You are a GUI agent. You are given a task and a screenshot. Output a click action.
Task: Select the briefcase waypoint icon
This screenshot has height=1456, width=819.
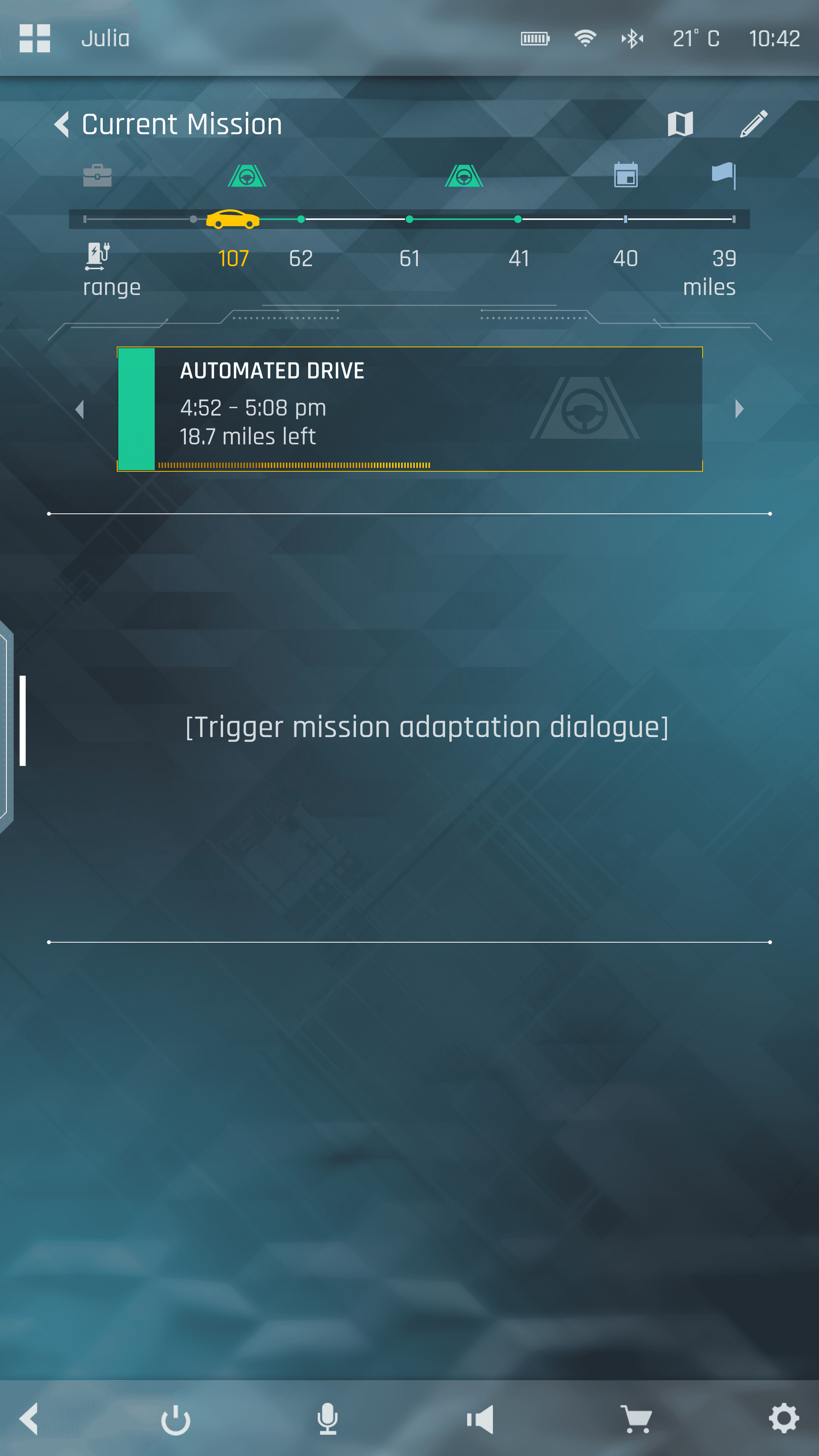[97, 175]
